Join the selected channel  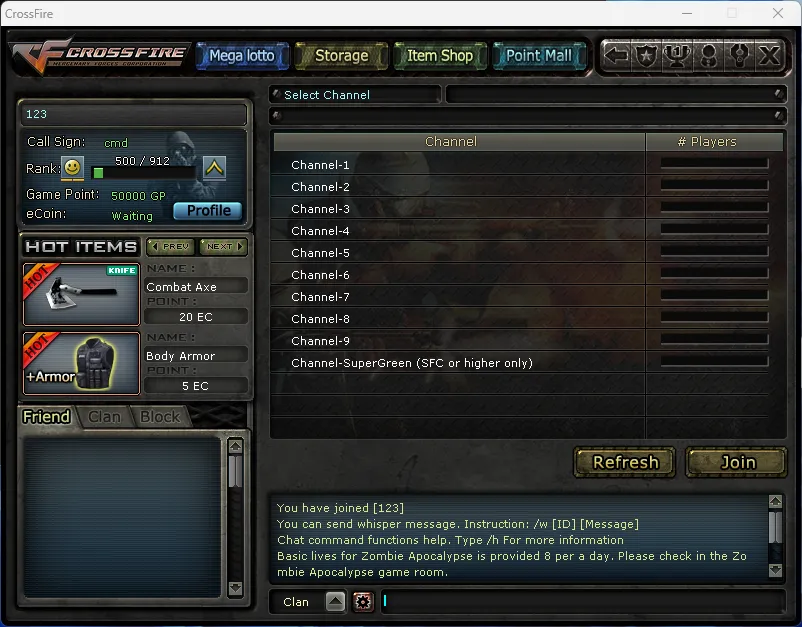(738, 462)
